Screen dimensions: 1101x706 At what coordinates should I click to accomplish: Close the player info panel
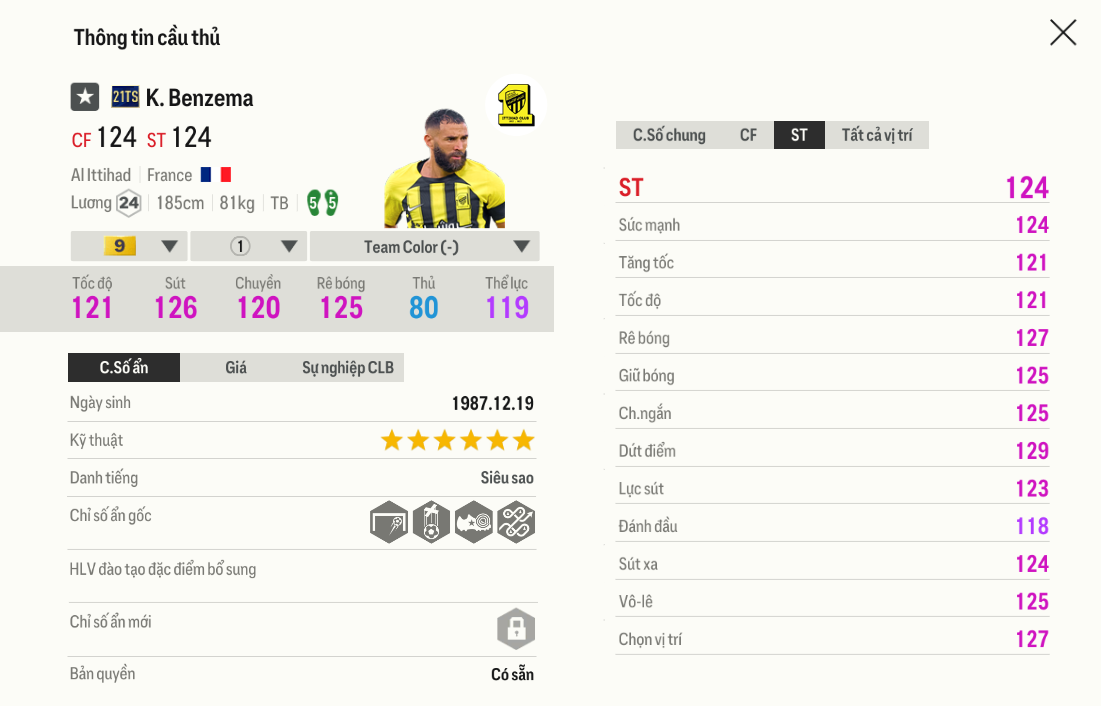click(x=1063, y=33)
